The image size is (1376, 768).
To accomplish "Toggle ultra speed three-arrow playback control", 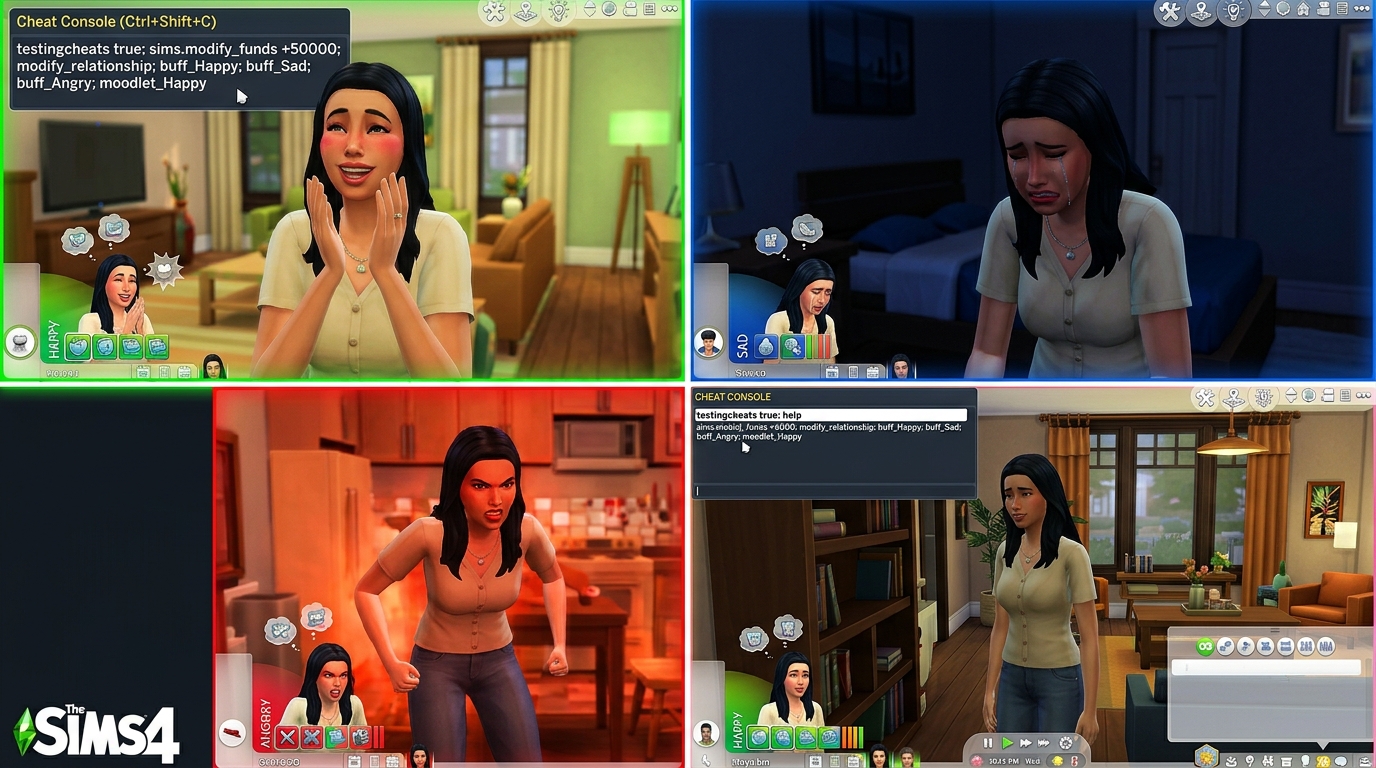I will click(1043, 741).
